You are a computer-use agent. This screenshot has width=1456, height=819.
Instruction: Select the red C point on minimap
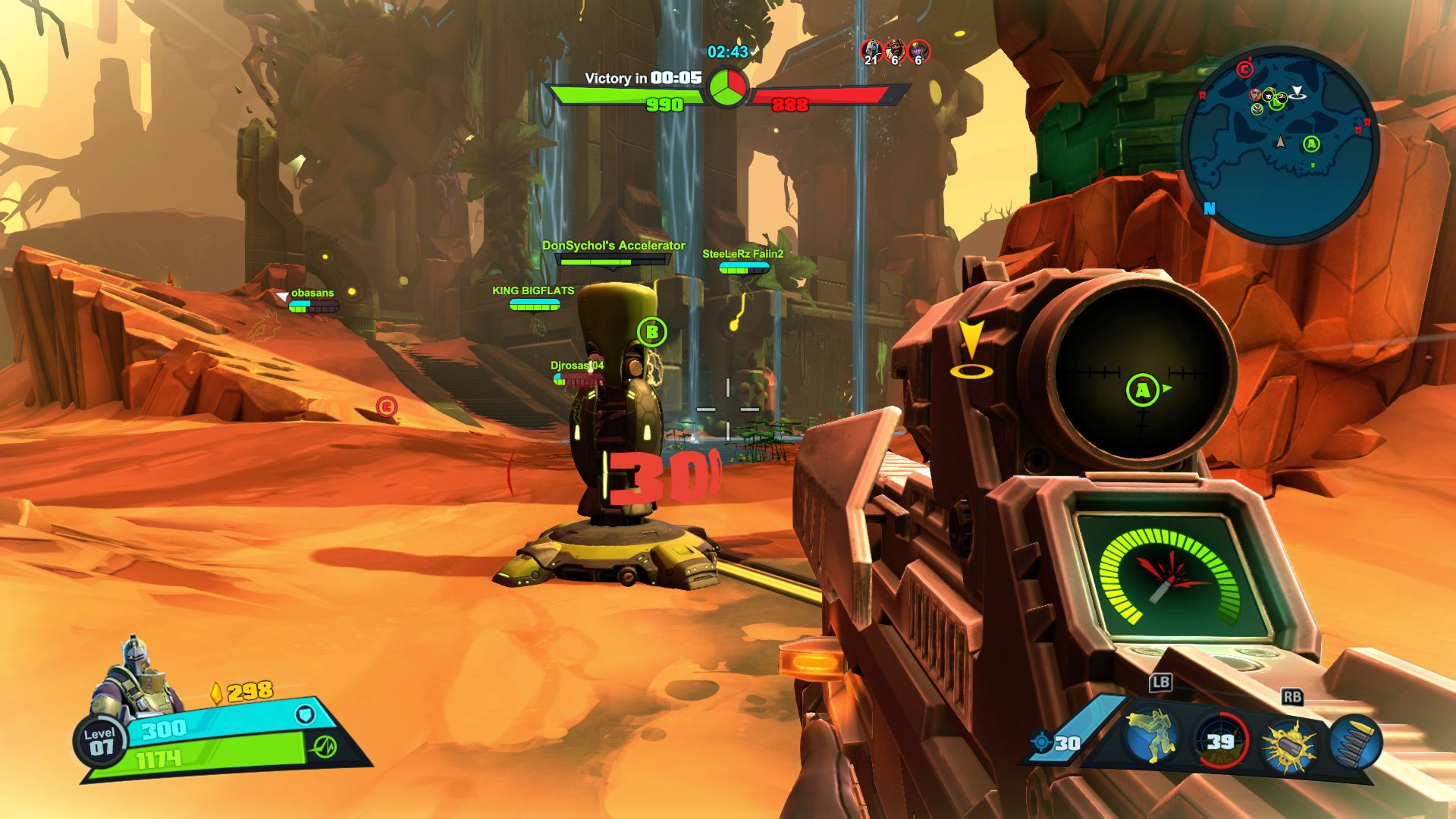(1244, 70)
